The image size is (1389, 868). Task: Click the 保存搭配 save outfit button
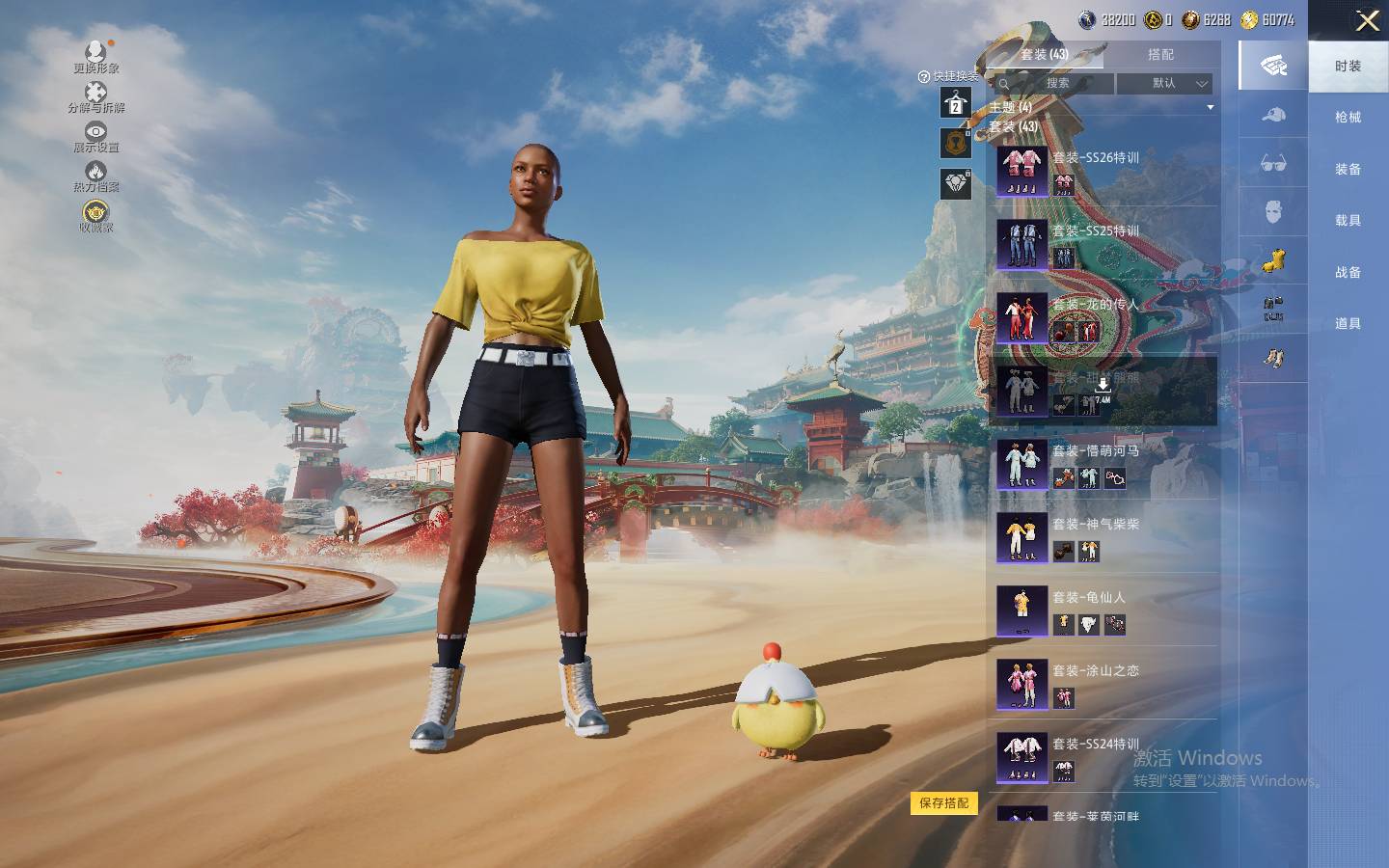click(x=943, y=803)
